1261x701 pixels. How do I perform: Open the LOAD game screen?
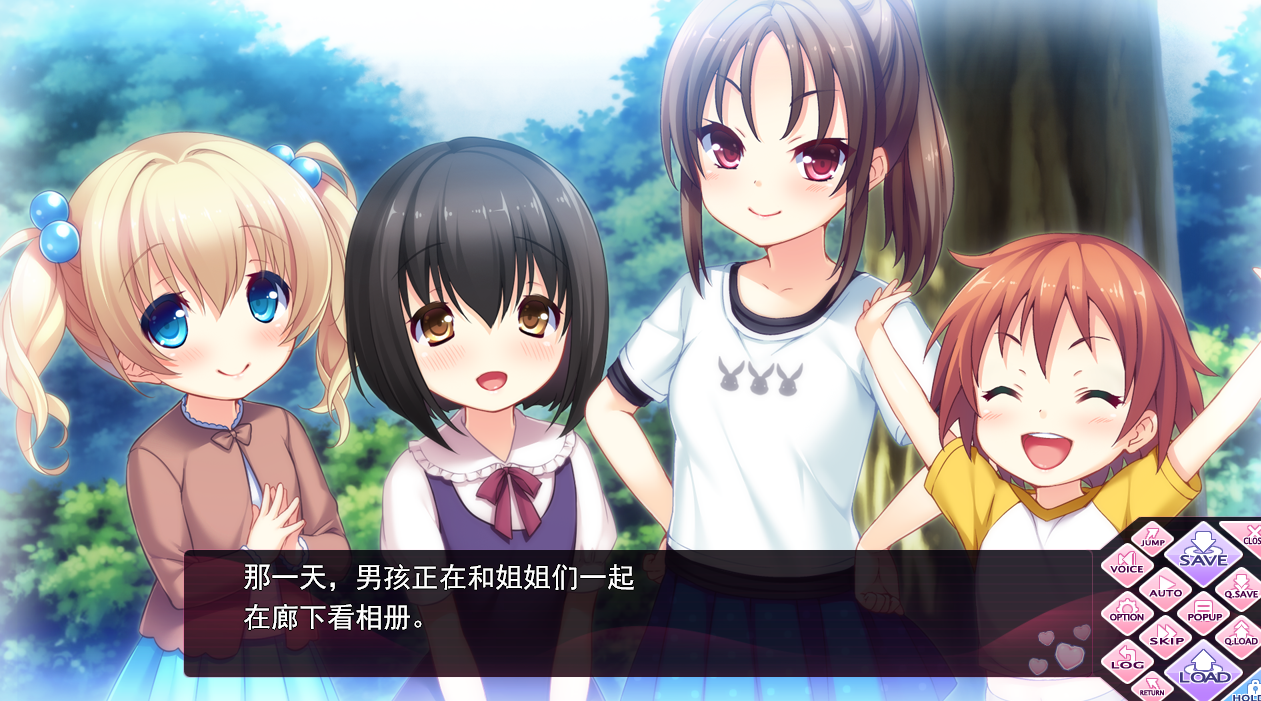tap(1203, 669)
